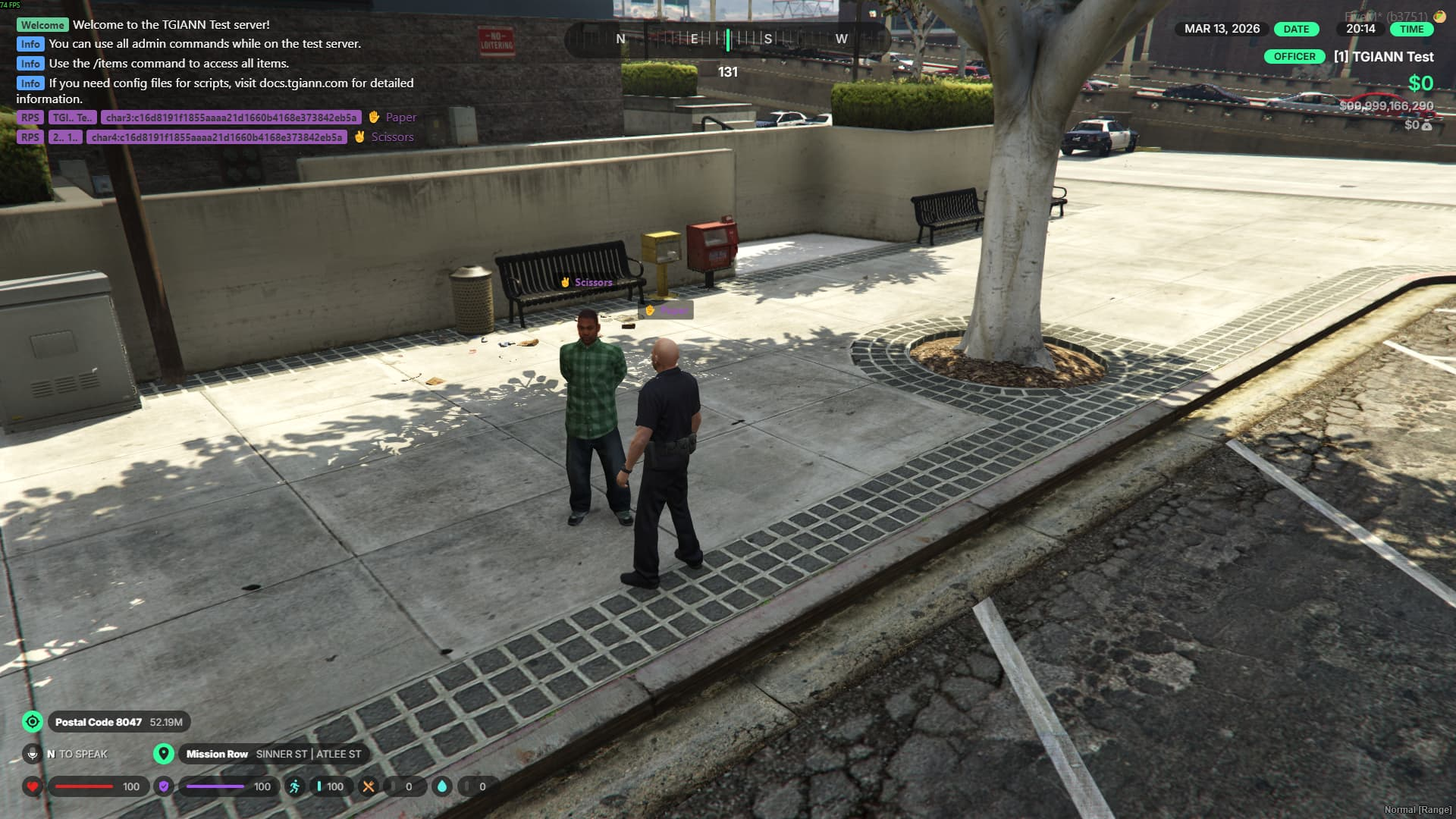Click the heart health icon

[32, 786]
